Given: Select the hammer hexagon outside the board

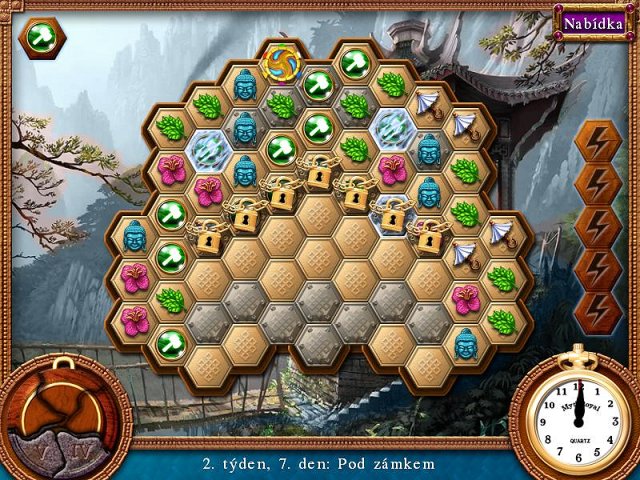Looking at the screenshot, I should 42,39.
